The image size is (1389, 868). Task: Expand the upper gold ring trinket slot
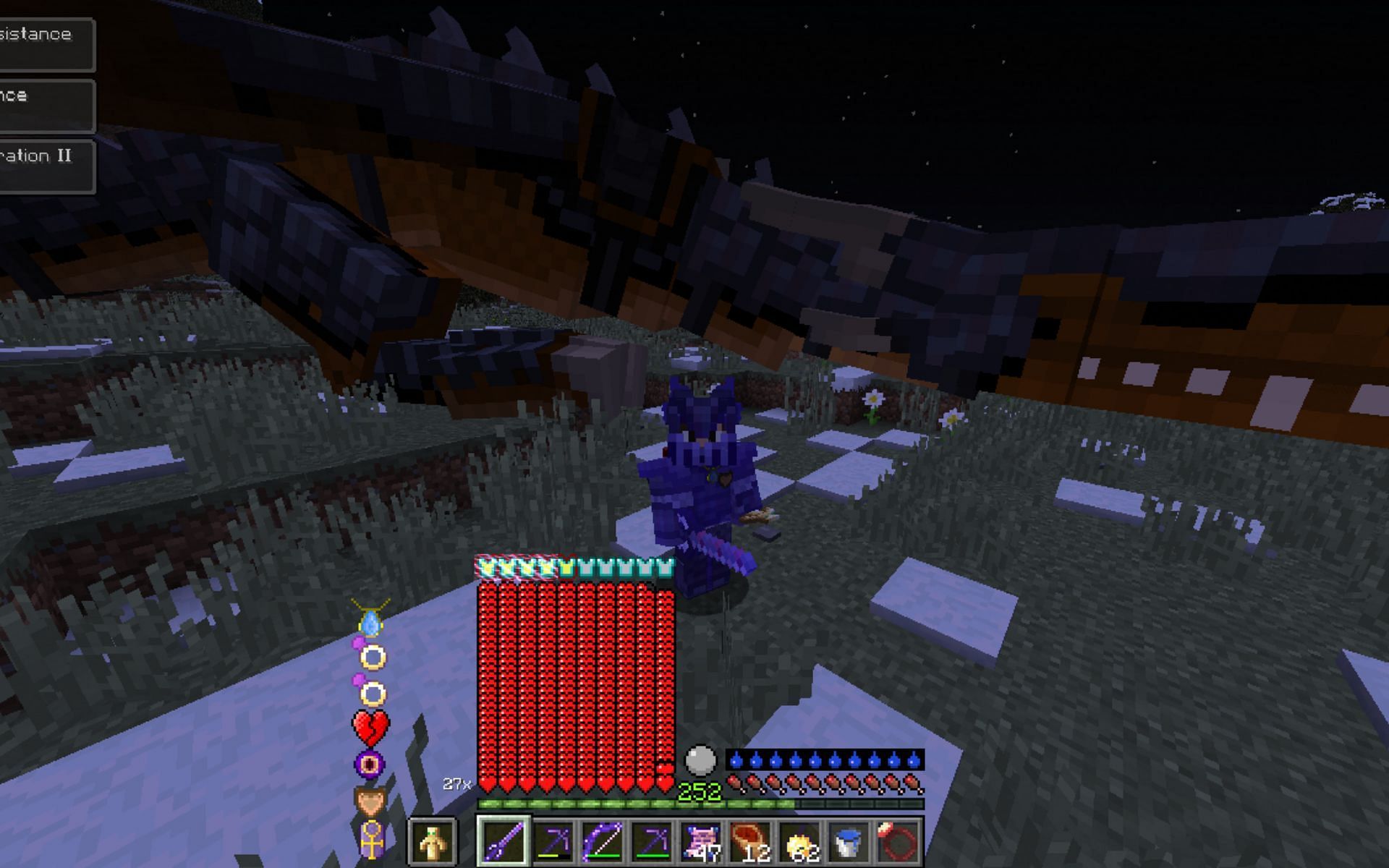click(372, 658)
